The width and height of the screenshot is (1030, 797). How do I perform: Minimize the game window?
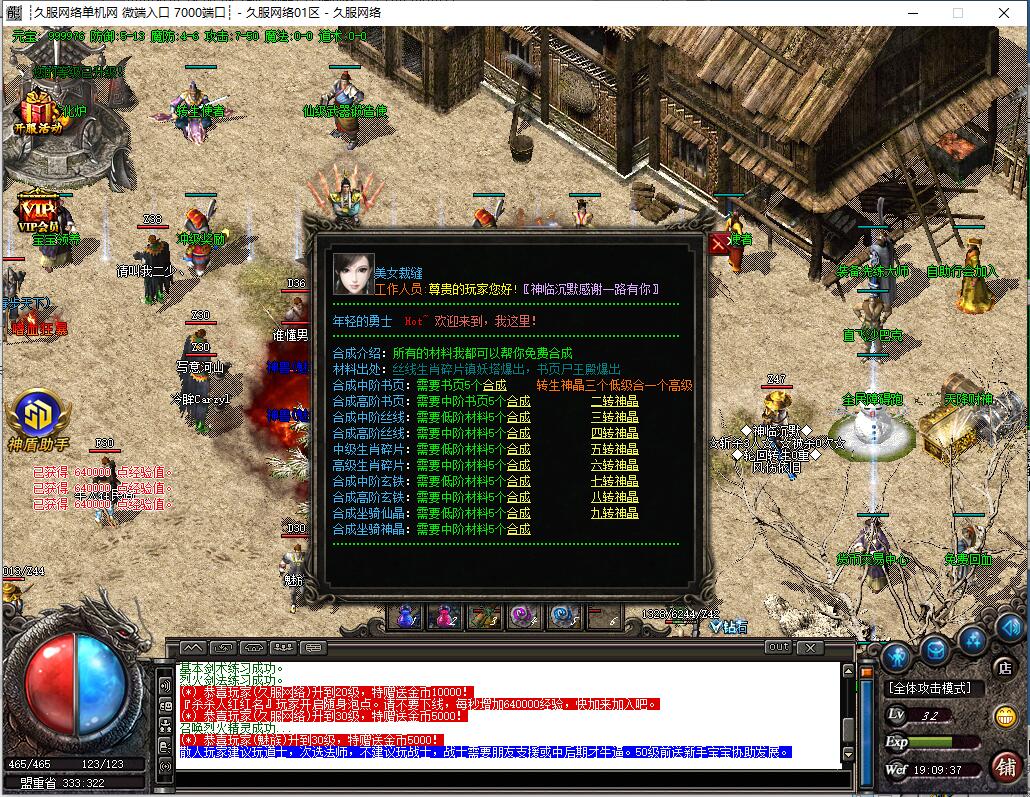point(911,13)
